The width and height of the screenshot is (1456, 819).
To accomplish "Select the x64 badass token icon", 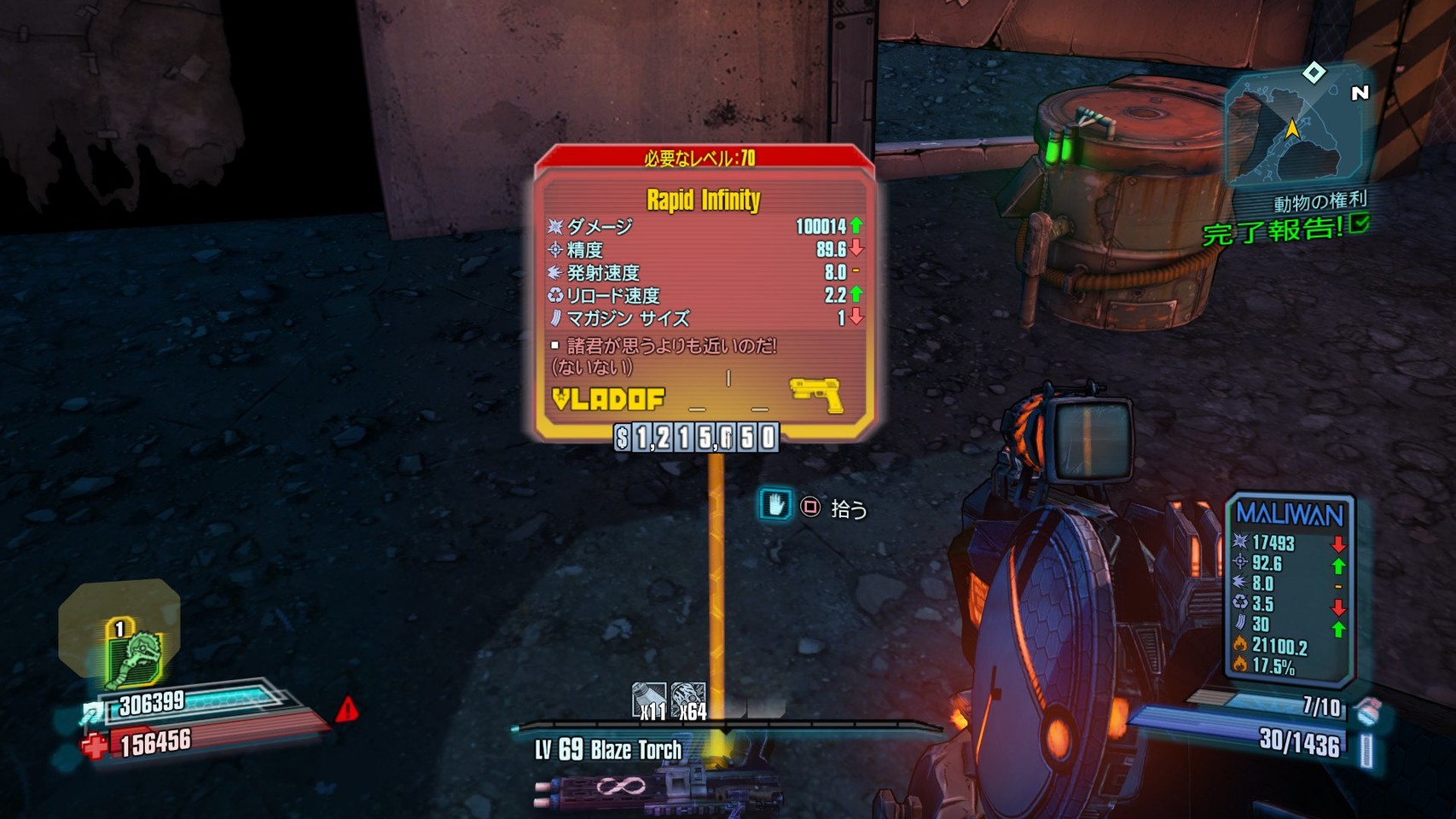I will click(x=688, y=700).
